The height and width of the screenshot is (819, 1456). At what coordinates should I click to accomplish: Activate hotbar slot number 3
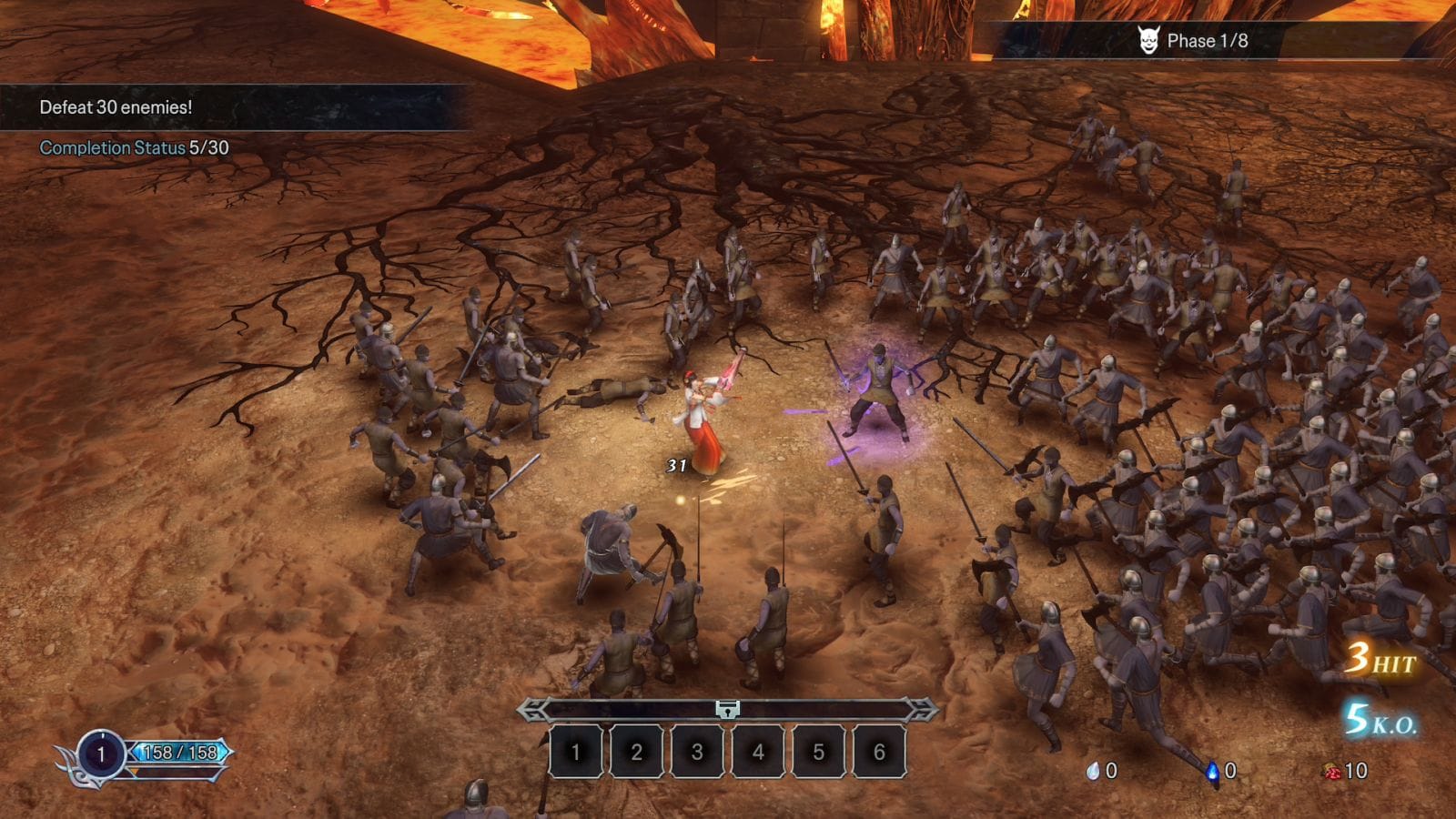pyautogui.click(x=697, y=752)
